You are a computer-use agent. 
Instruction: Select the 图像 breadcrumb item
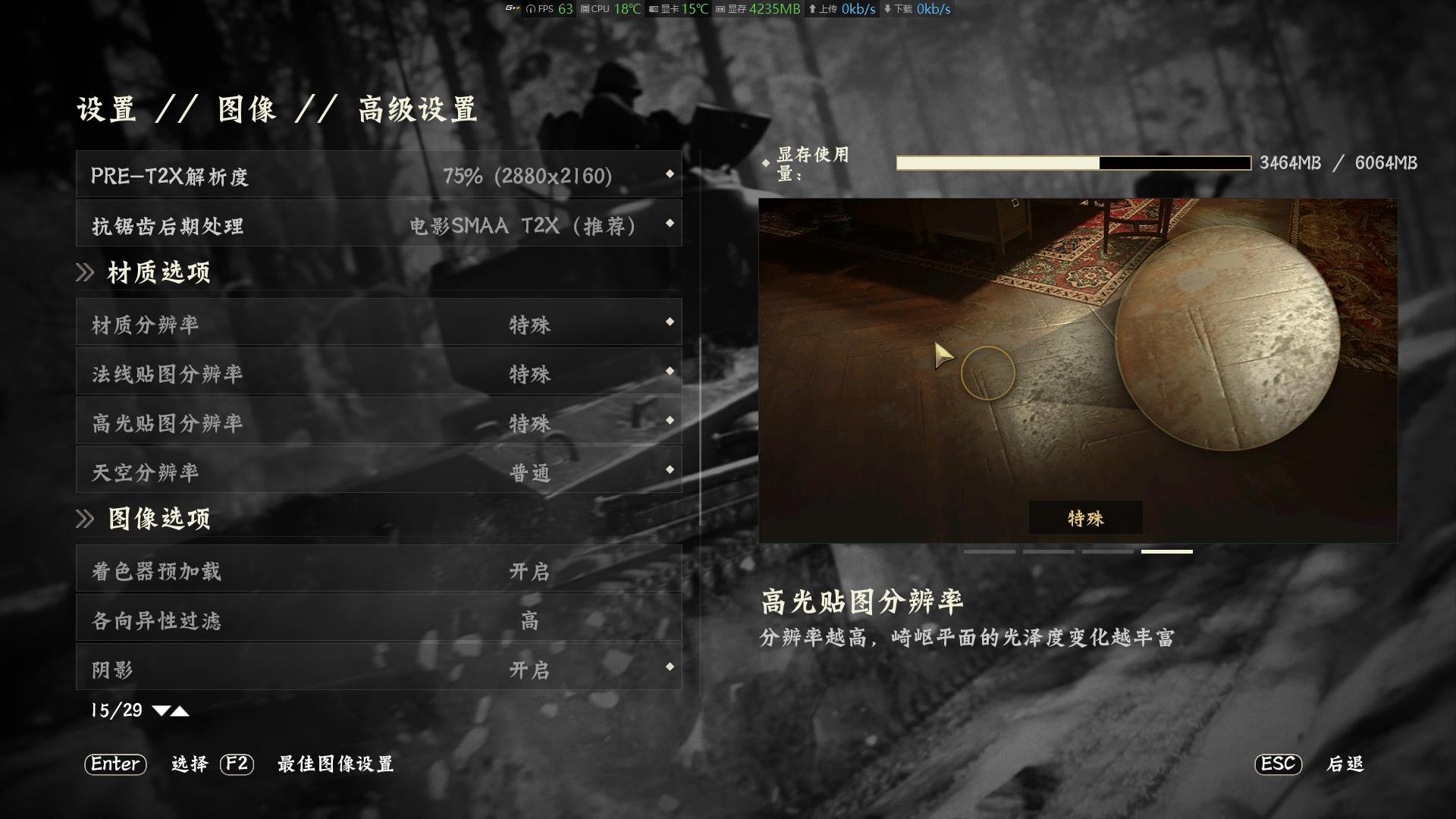(244, 108)
